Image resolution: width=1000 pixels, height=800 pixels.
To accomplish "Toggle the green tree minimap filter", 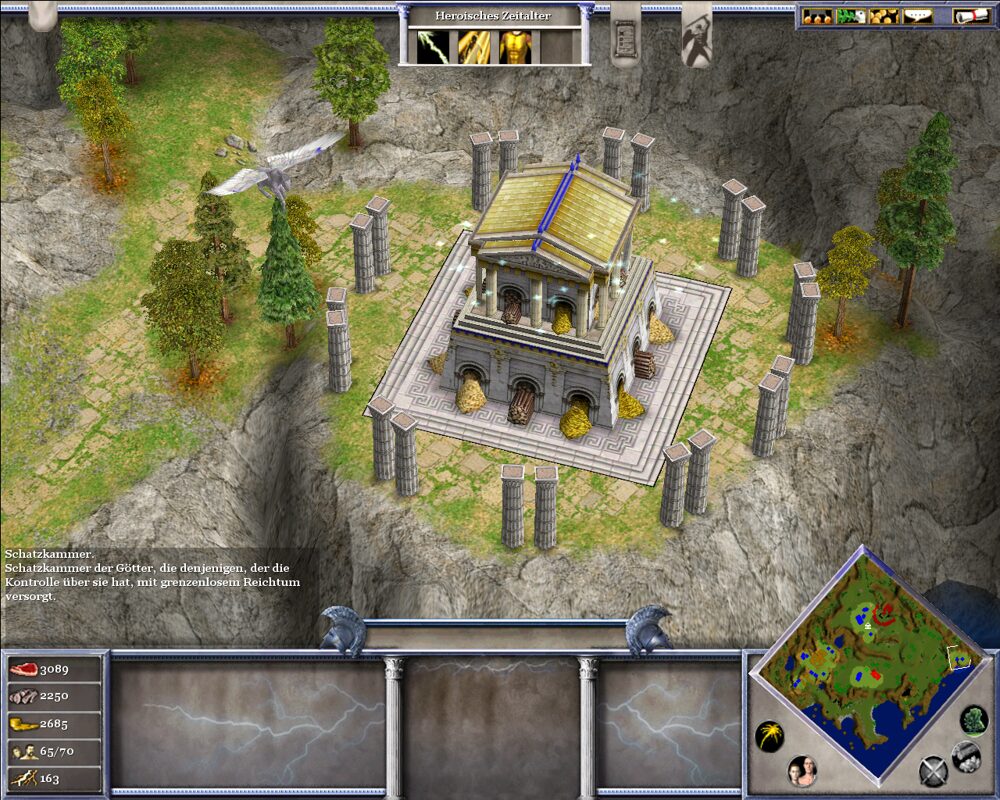I will point(973,719).
